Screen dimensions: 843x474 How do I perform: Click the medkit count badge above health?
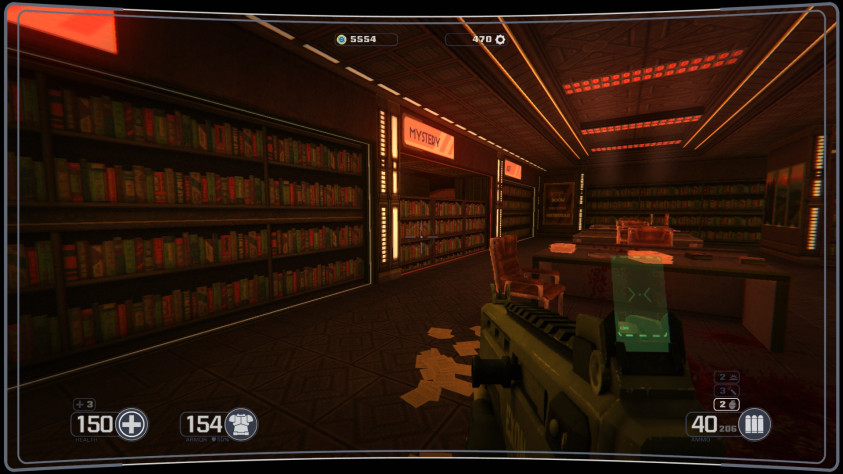click(x=85, y=404)
